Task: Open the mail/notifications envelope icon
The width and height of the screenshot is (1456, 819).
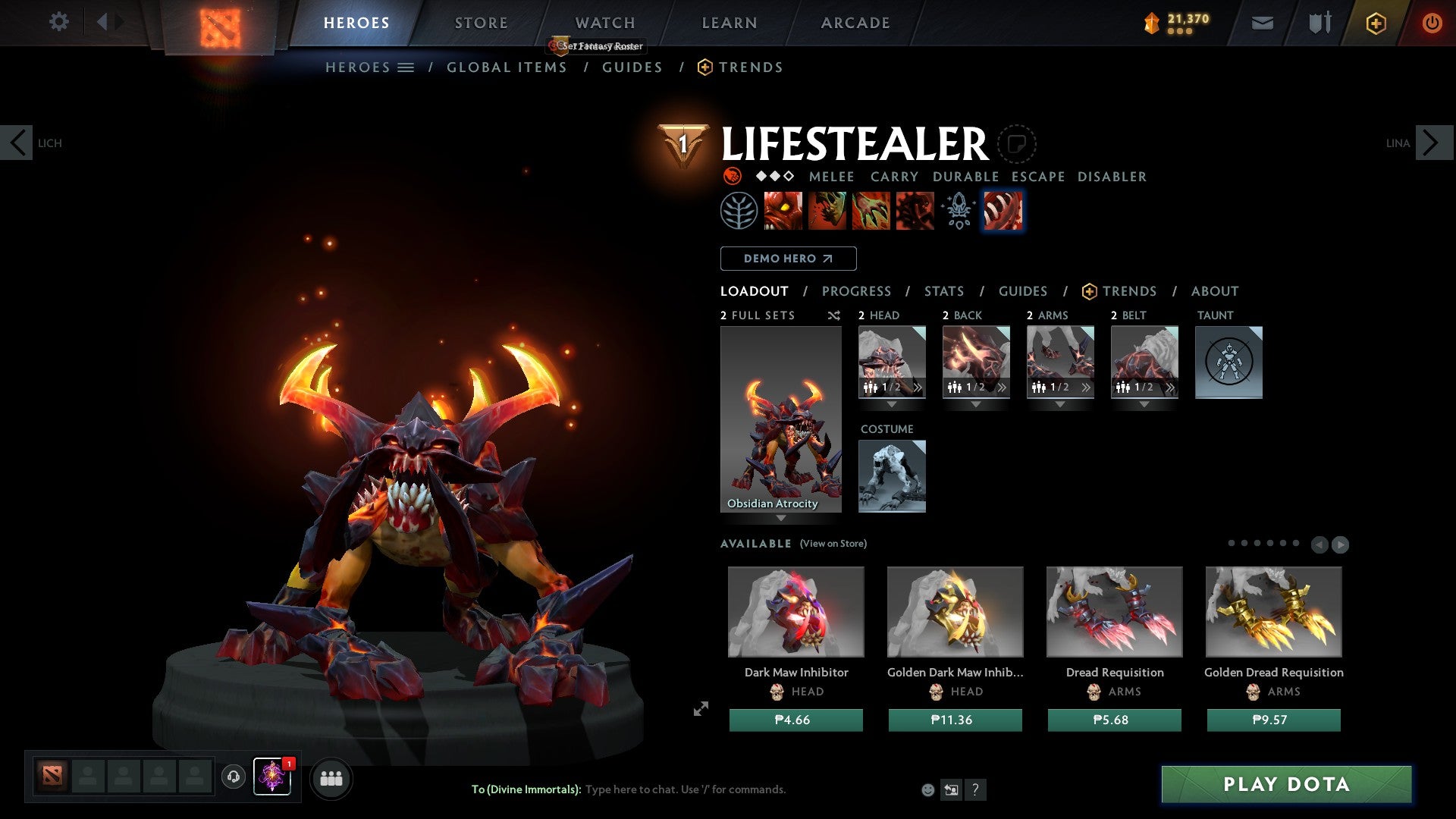Action: pyautogui.click(x=1262, y=23)
